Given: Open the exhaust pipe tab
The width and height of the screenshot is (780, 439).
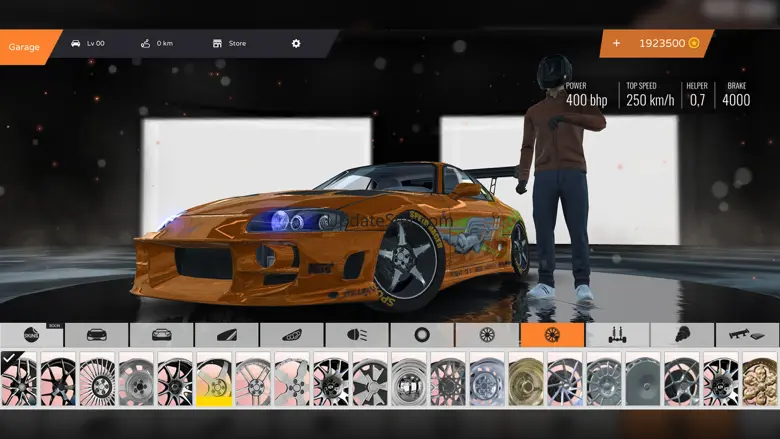Looking at the screenshot, I should (747, 335).
